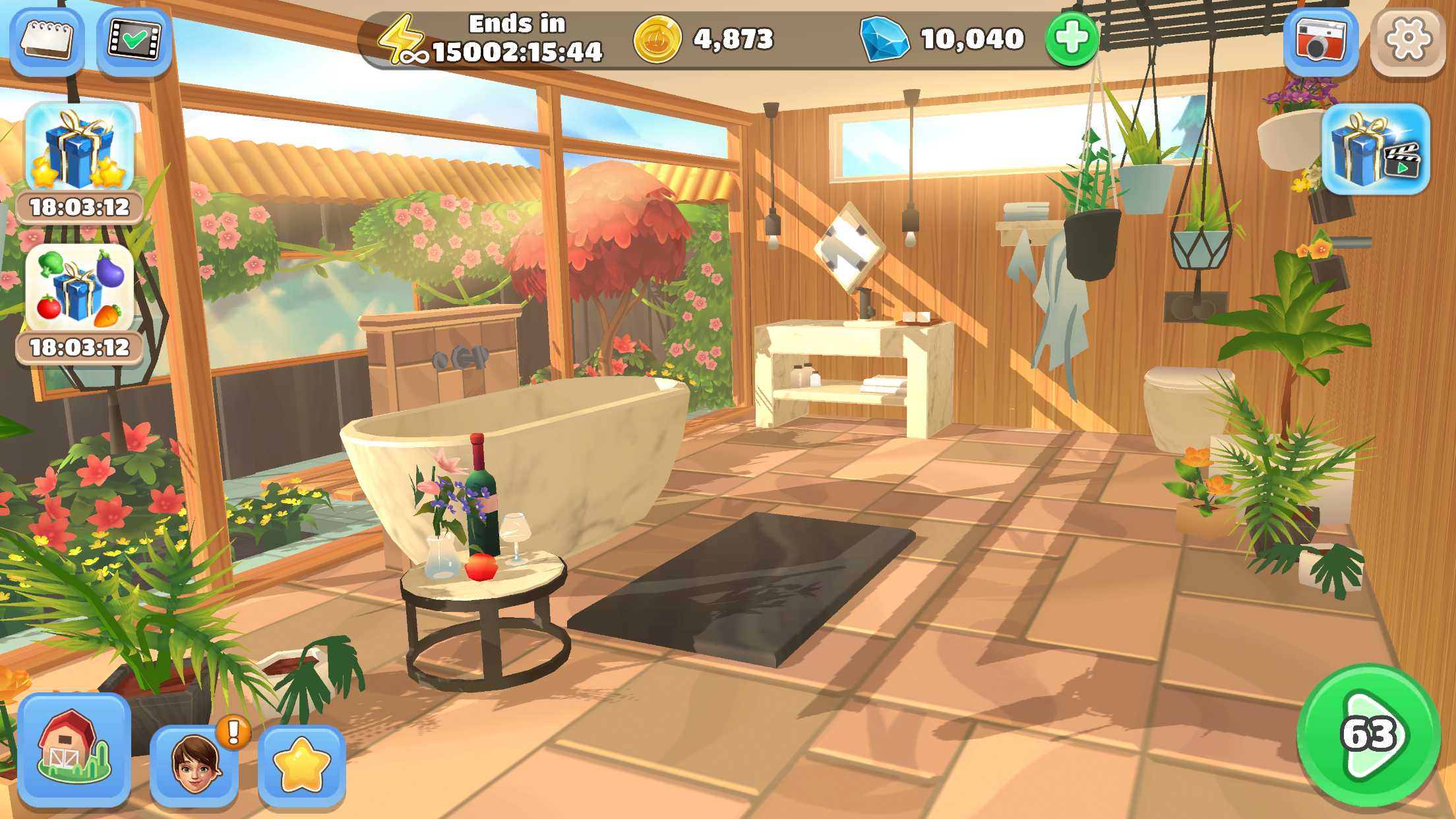This screenshot has width=1456, height=819.
Task: Go to the red barn farm
Action: click(74, 748)
